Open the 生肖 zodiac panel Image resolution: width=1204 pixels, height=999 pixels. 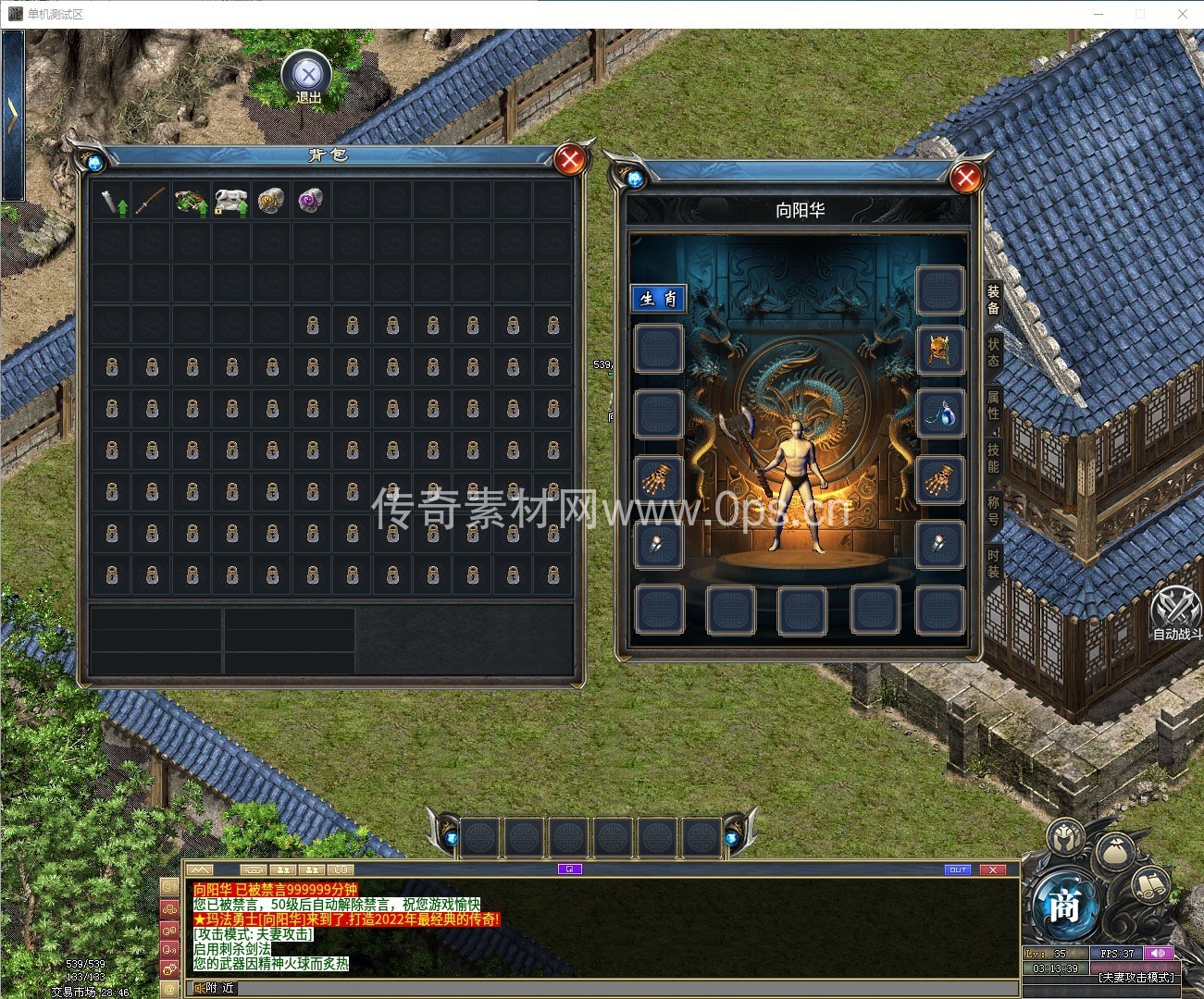tap(659, 298)
